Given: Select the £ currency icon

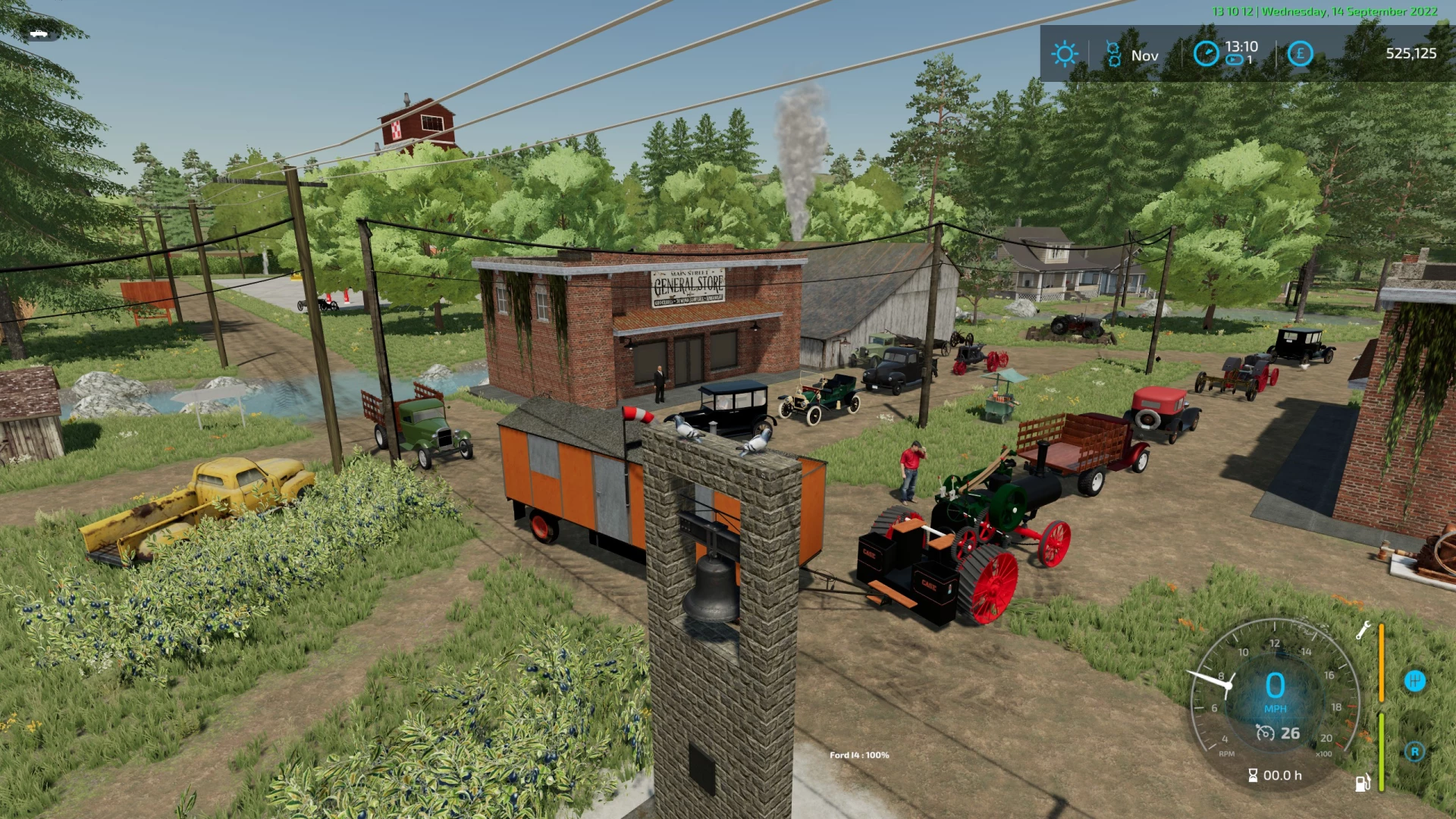Looking at the screenshot, I should coord(1300,53).
